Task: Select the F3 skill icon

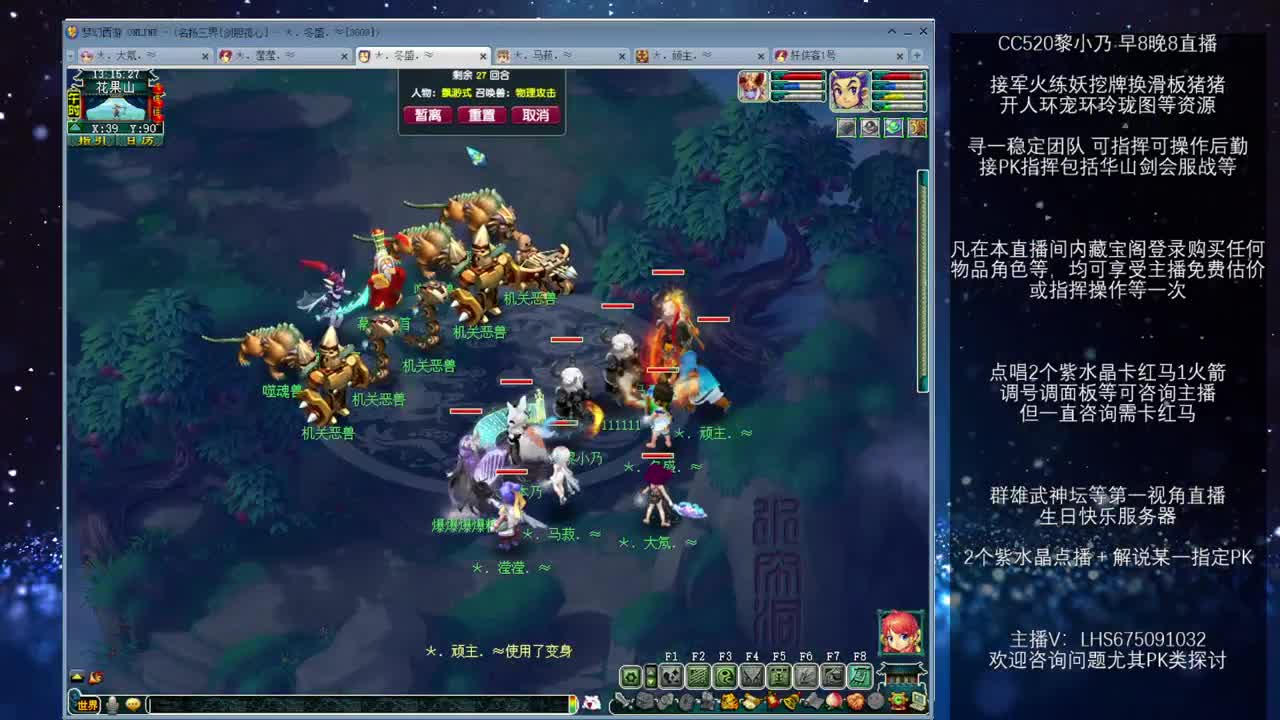Action: click(x=726, y=675)
